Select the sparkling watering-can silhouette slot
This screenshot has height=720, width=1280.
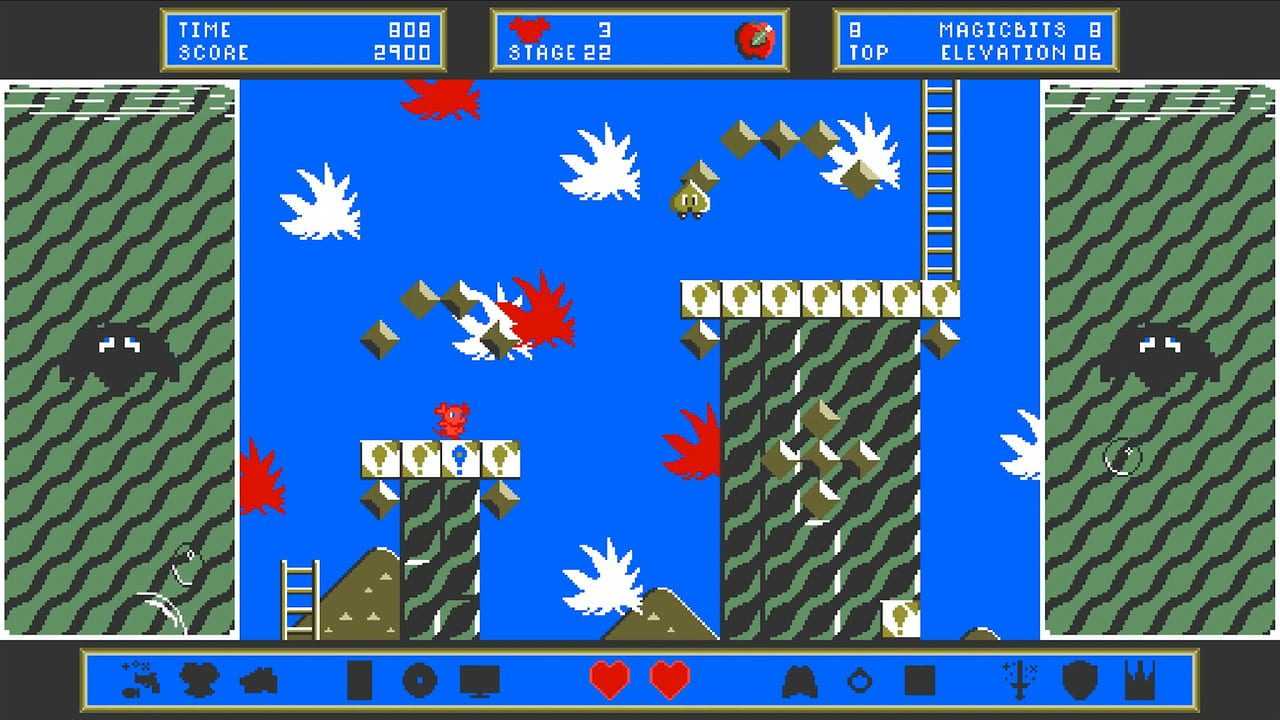139,680
